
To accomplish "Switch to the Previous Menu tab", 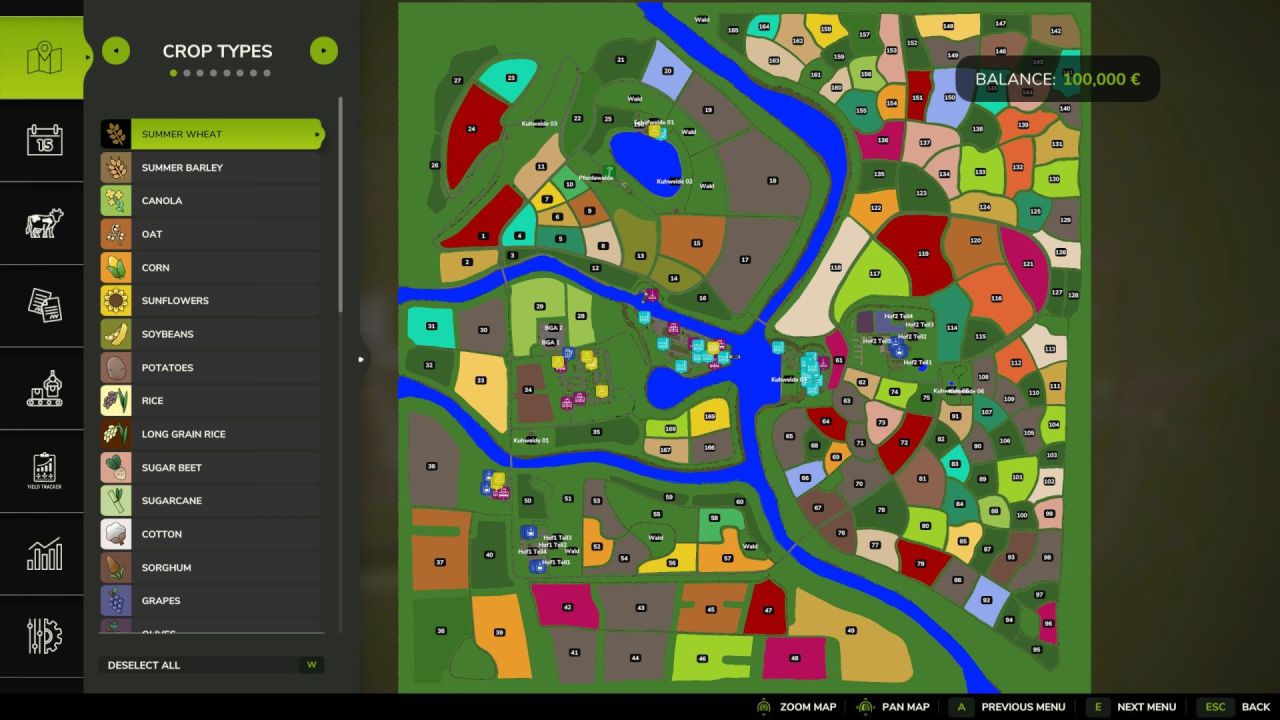I will [1022, 706].
